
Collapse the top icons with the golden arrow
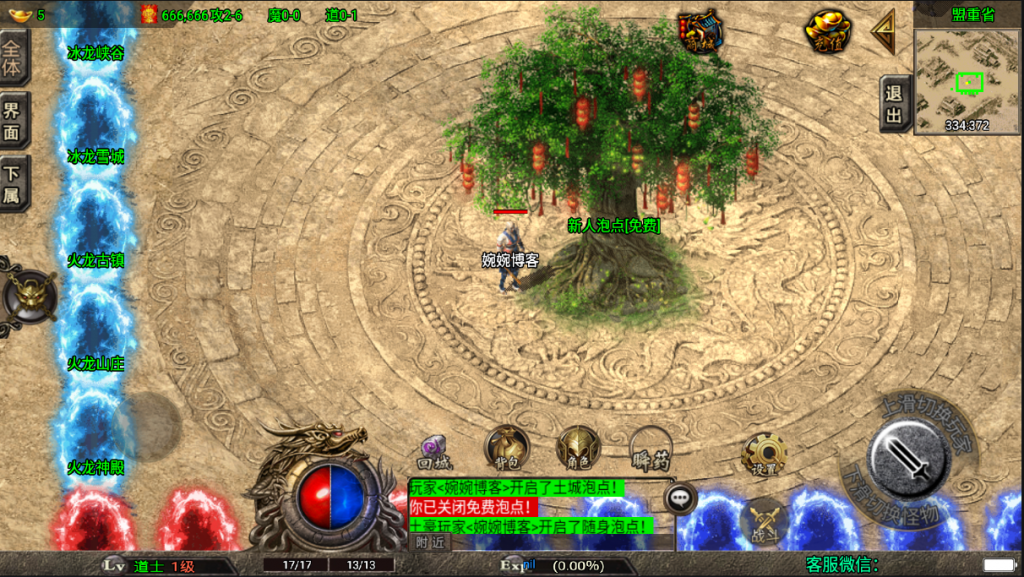pyautogui.click(x=884, y=34)
